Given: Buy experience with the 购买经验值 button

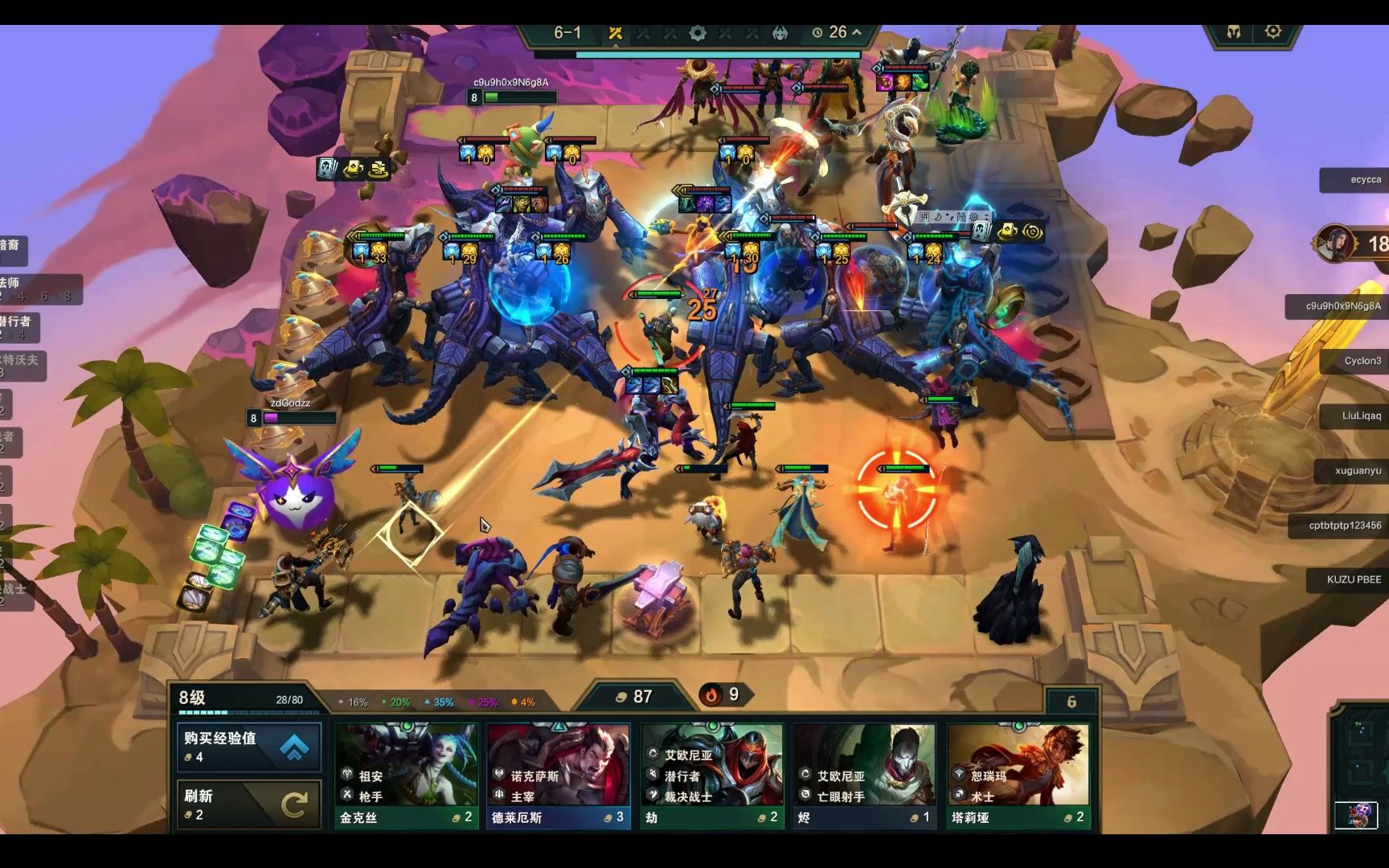Looking at the screenshot, I should click(249, 747).
